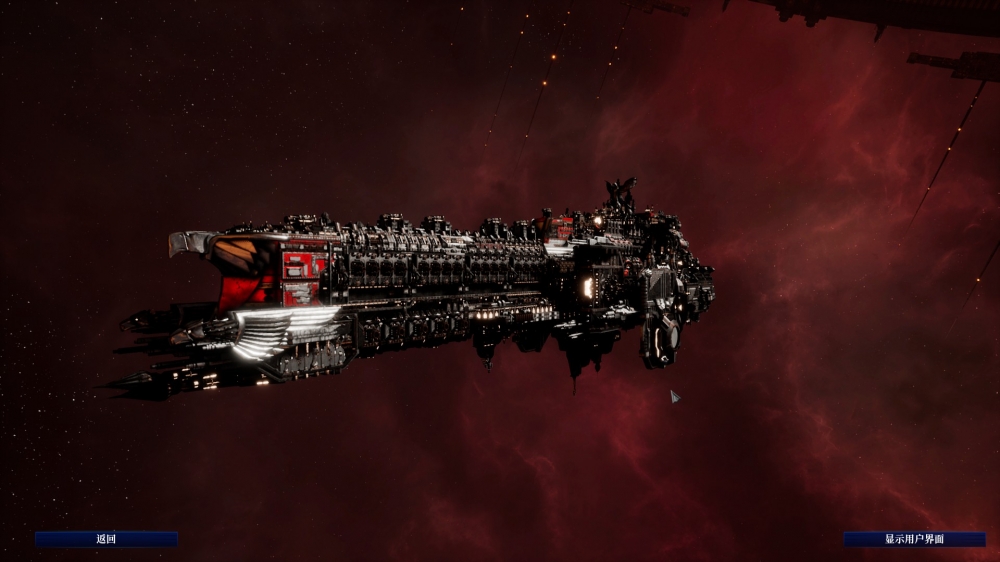
Task: Select the 显示用户界面 (Show UI) button
Action: [x=914, y=539]
